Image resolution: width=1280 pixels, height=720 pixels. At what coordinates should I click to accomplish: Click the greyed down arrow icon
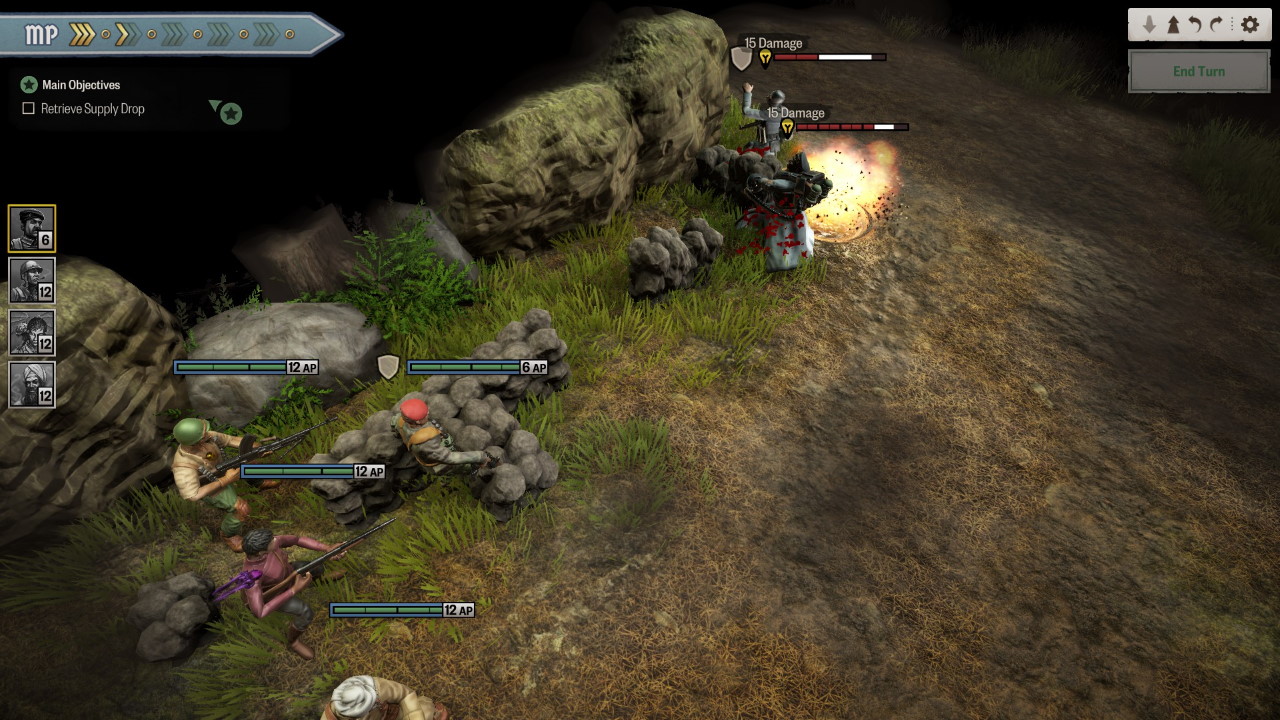coord(1149,25)
